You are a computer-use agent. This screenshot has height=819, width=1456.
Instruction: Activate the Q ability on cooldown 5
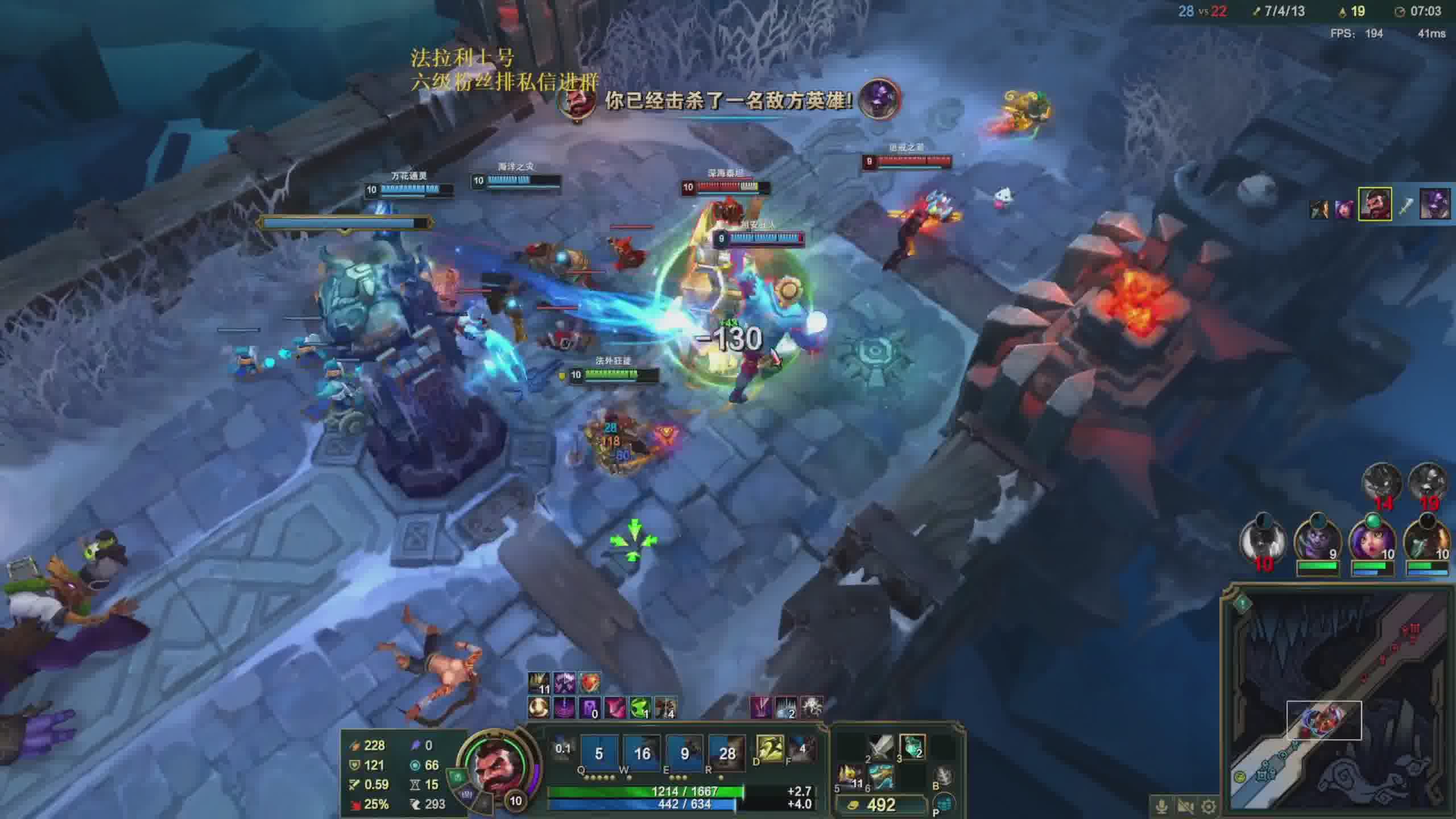pyautogui.click(x=599, y=753)
